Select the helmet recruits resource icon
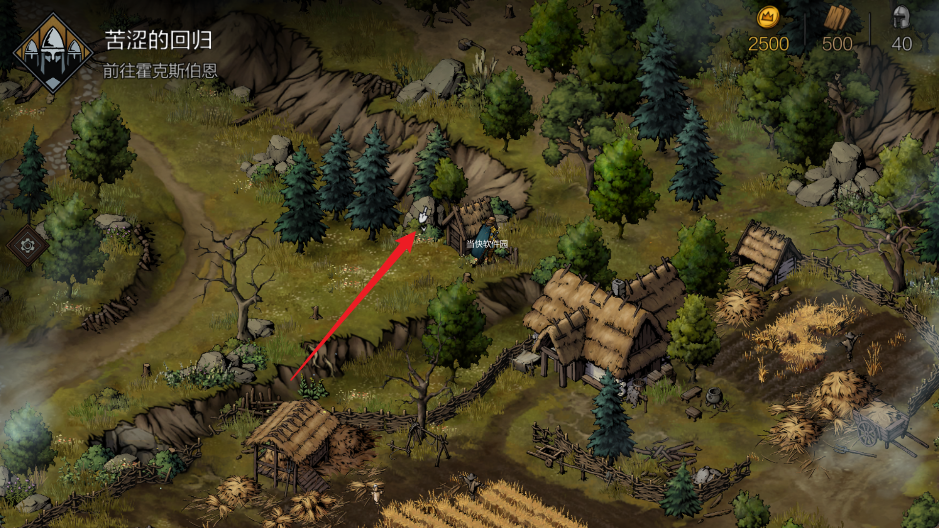Screen dimensions: 939x528 point(901,17)
